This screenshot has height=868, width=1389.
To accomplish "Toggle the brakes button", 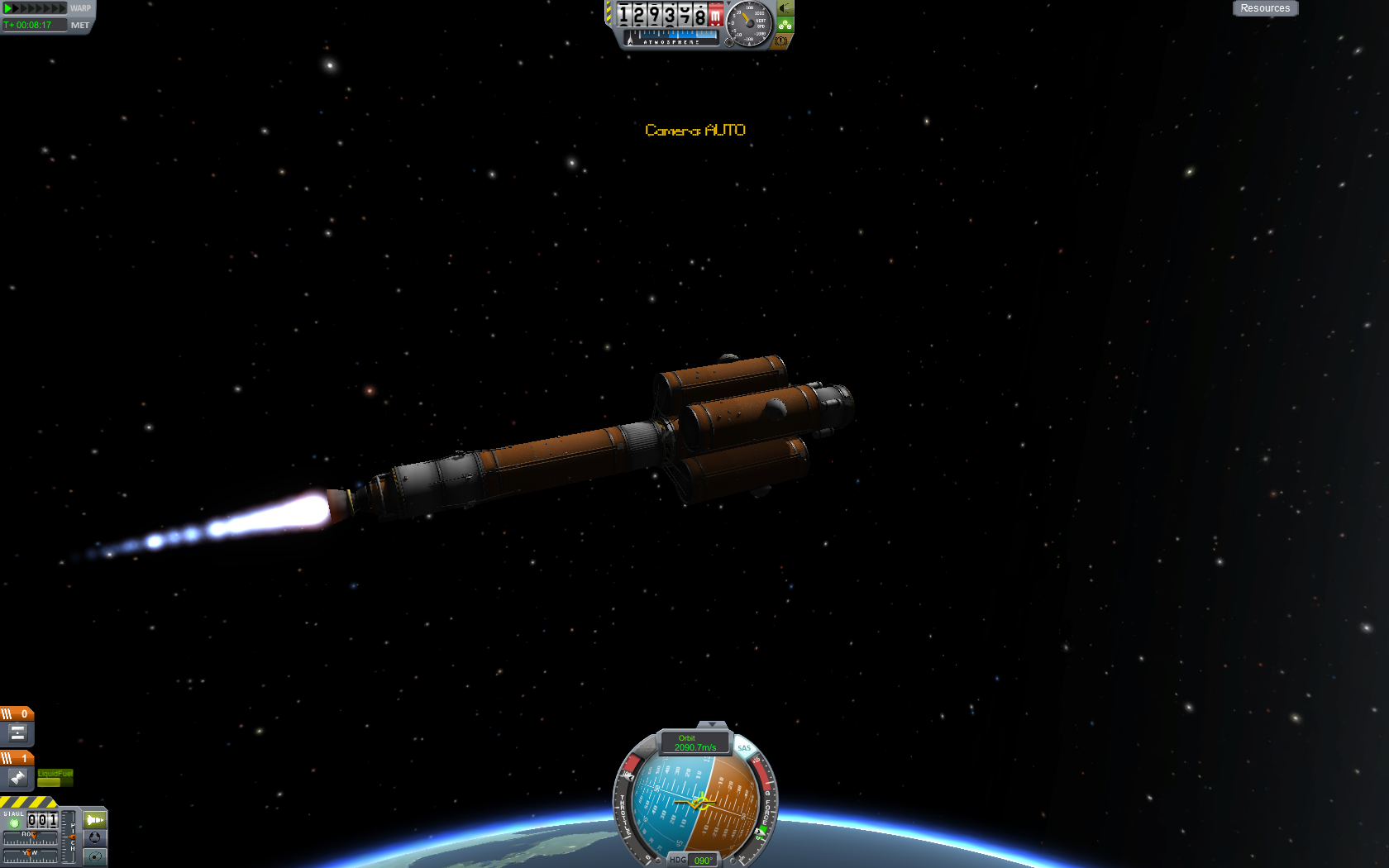I will pyautogui.click(x=780, y=41).
